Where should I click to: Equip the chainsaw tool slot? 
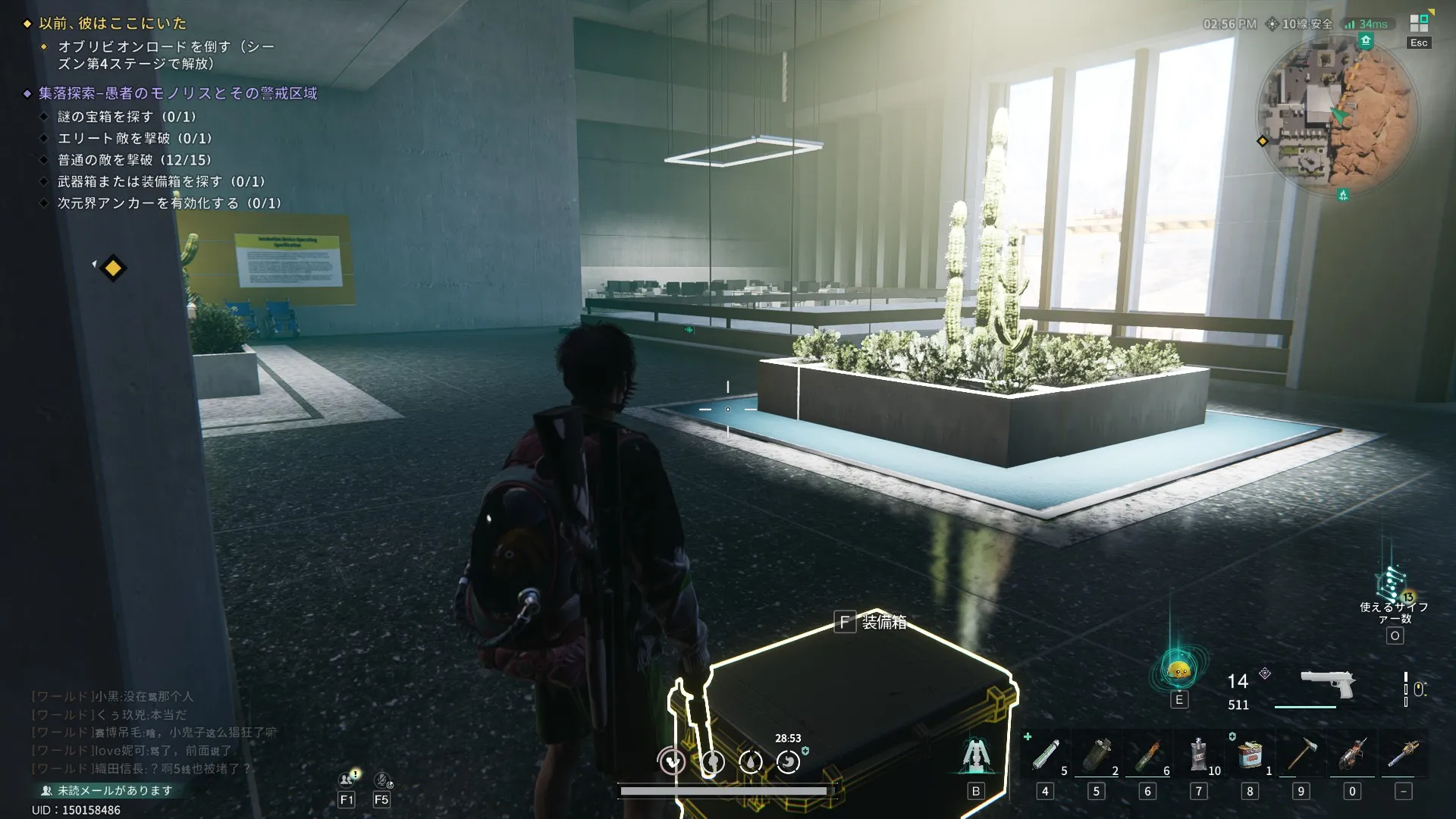tap(1352, 755)
